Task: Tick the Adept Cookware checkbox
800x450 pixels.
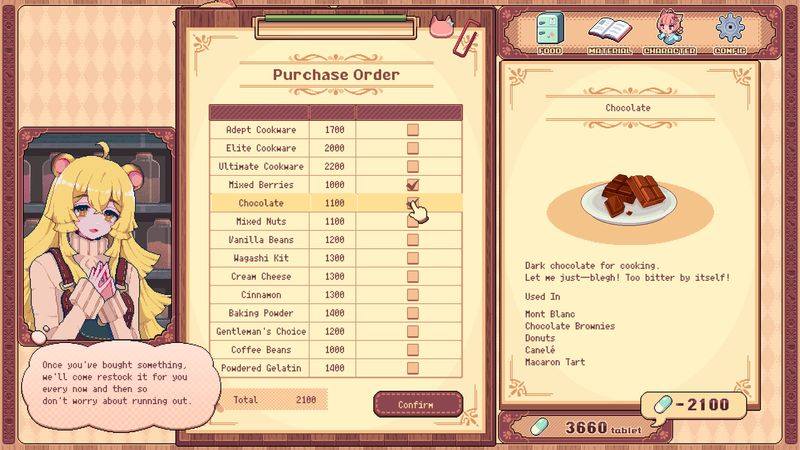Action: [412, 130]
